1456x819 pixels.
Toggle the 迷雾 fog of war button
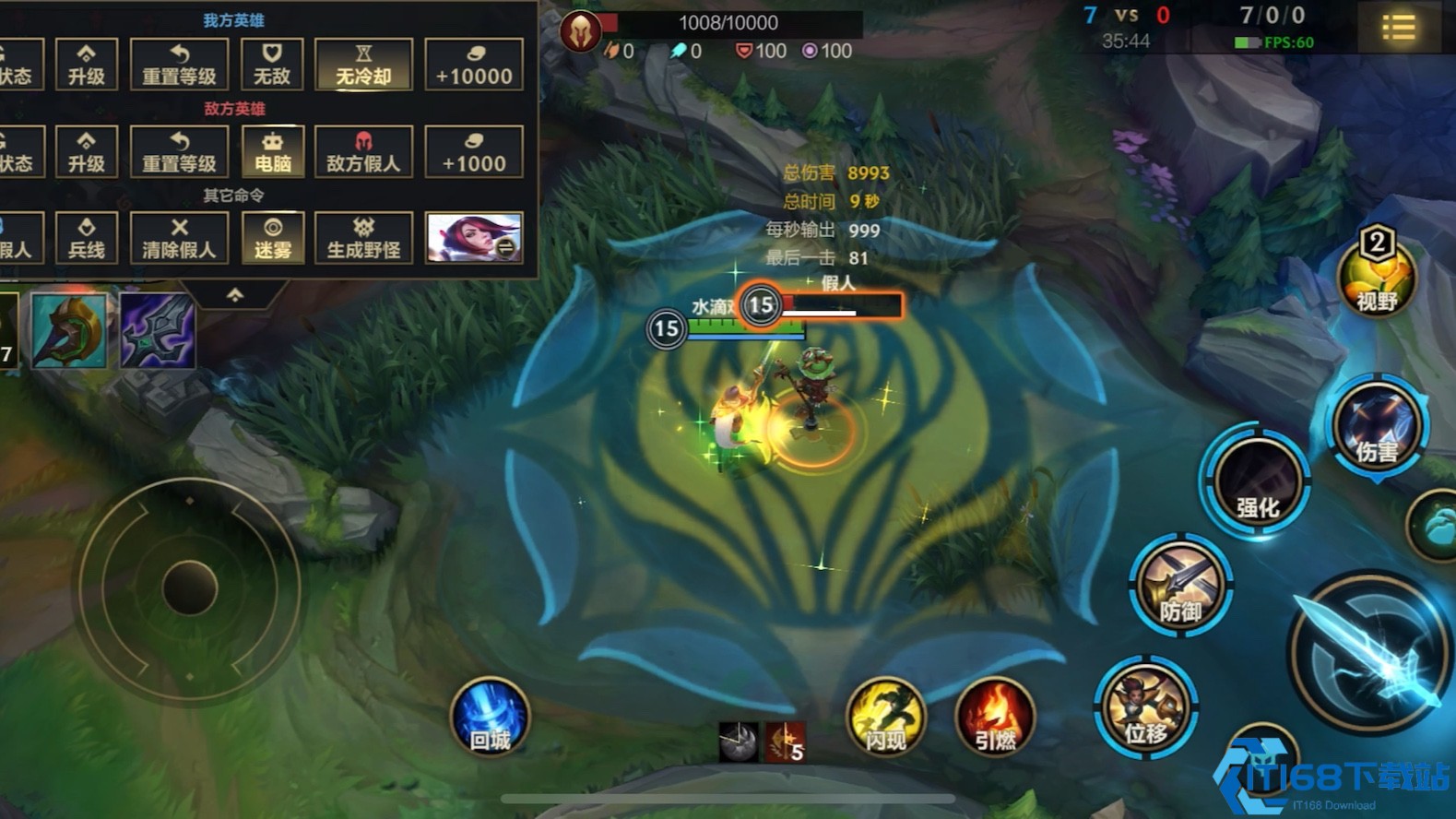[272, 238]
